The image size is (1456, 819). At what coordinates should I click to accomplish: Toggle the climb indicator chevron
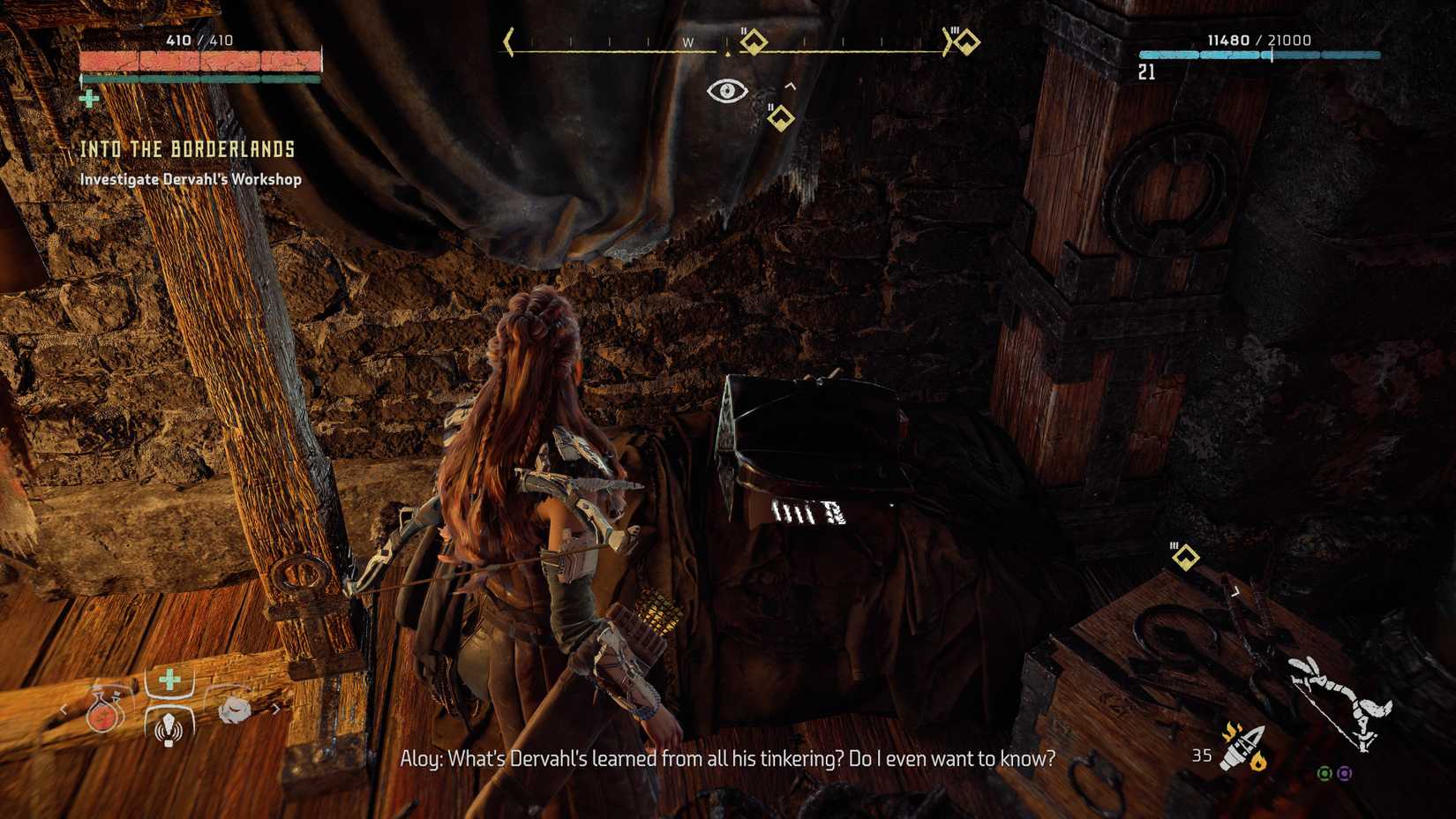click(x=792, y=86)
